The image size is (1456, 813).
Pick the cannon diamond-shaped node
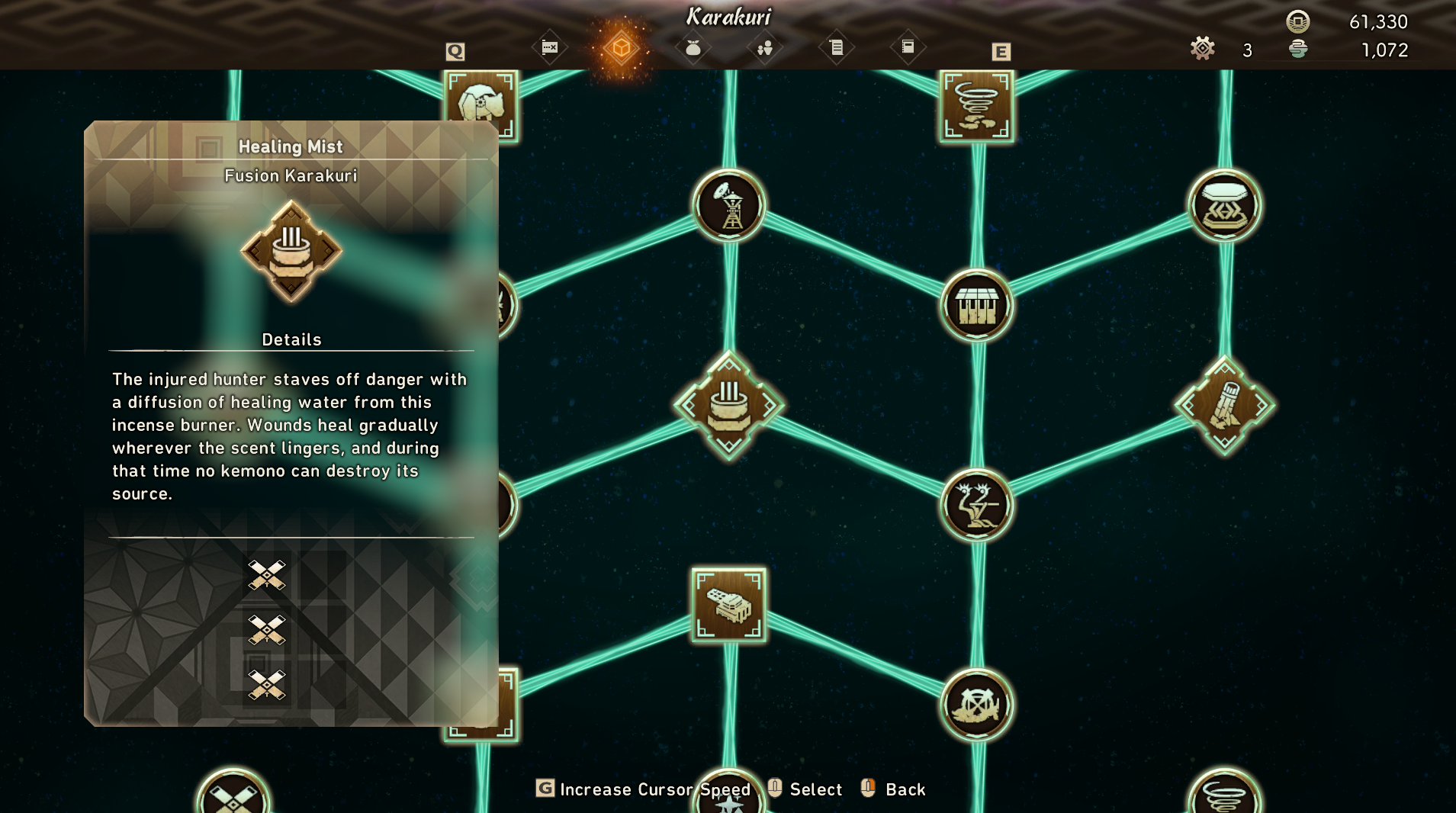pyautogui.click(x=1225, y=405)
